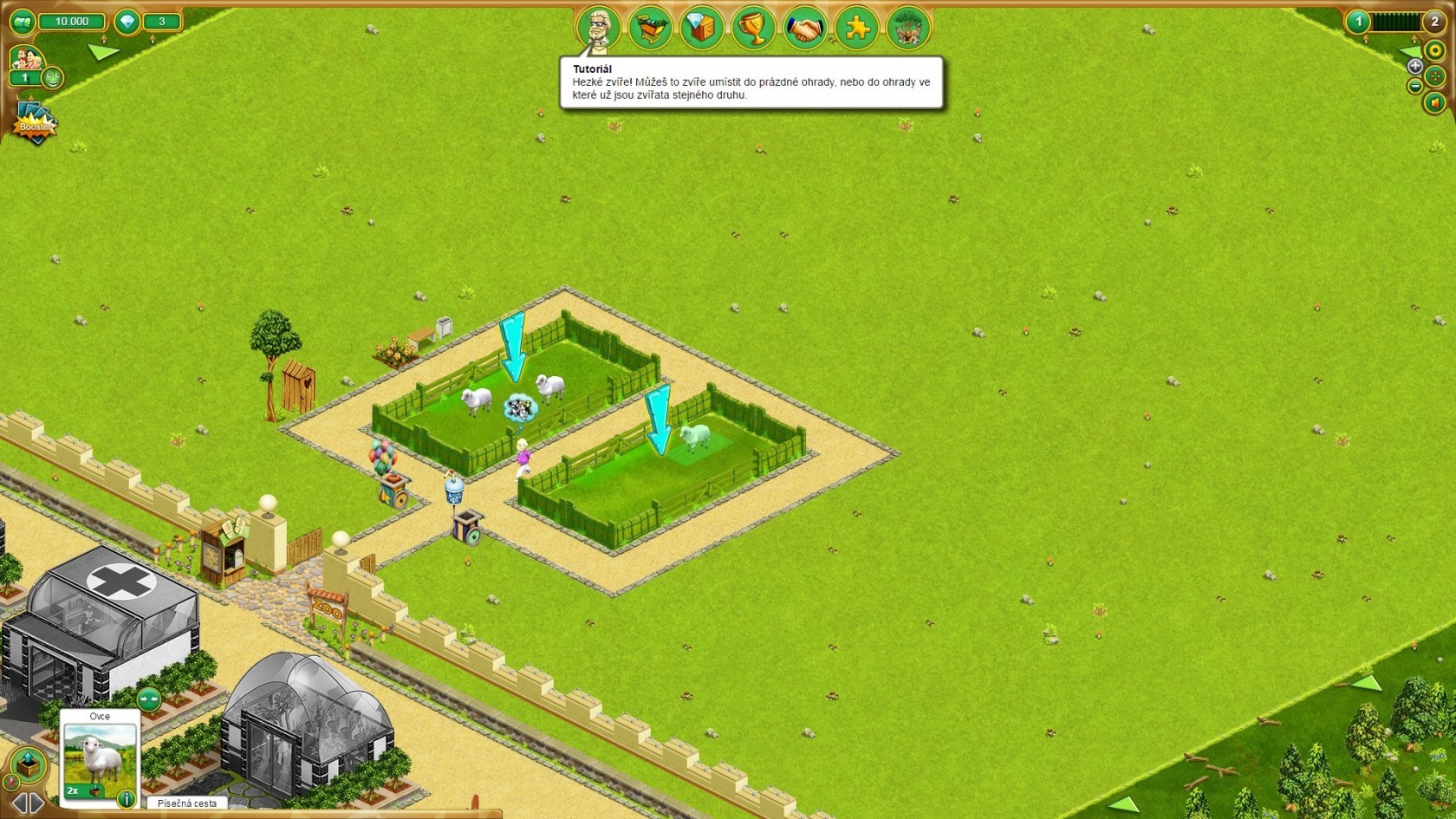Open the tree and animals icon menu

click(x=908, y=29)
